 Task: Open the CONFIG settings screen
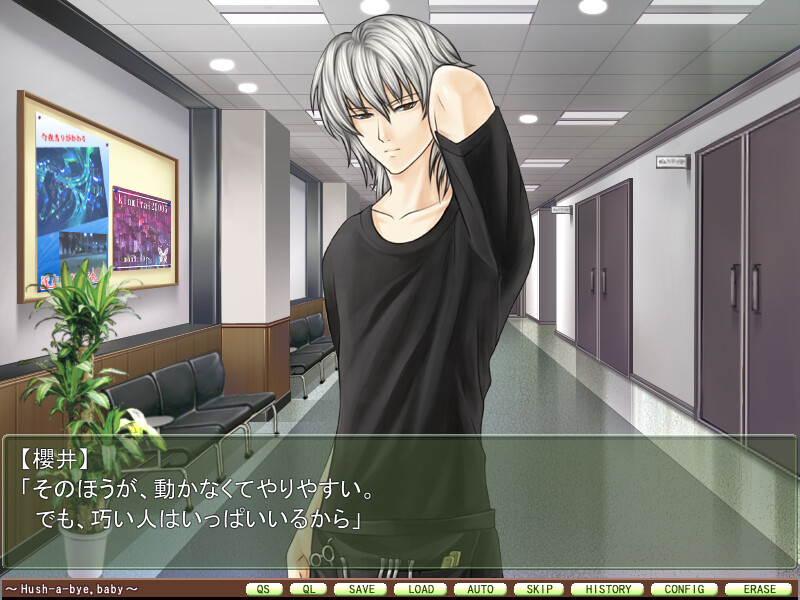(x=683, y=589)
